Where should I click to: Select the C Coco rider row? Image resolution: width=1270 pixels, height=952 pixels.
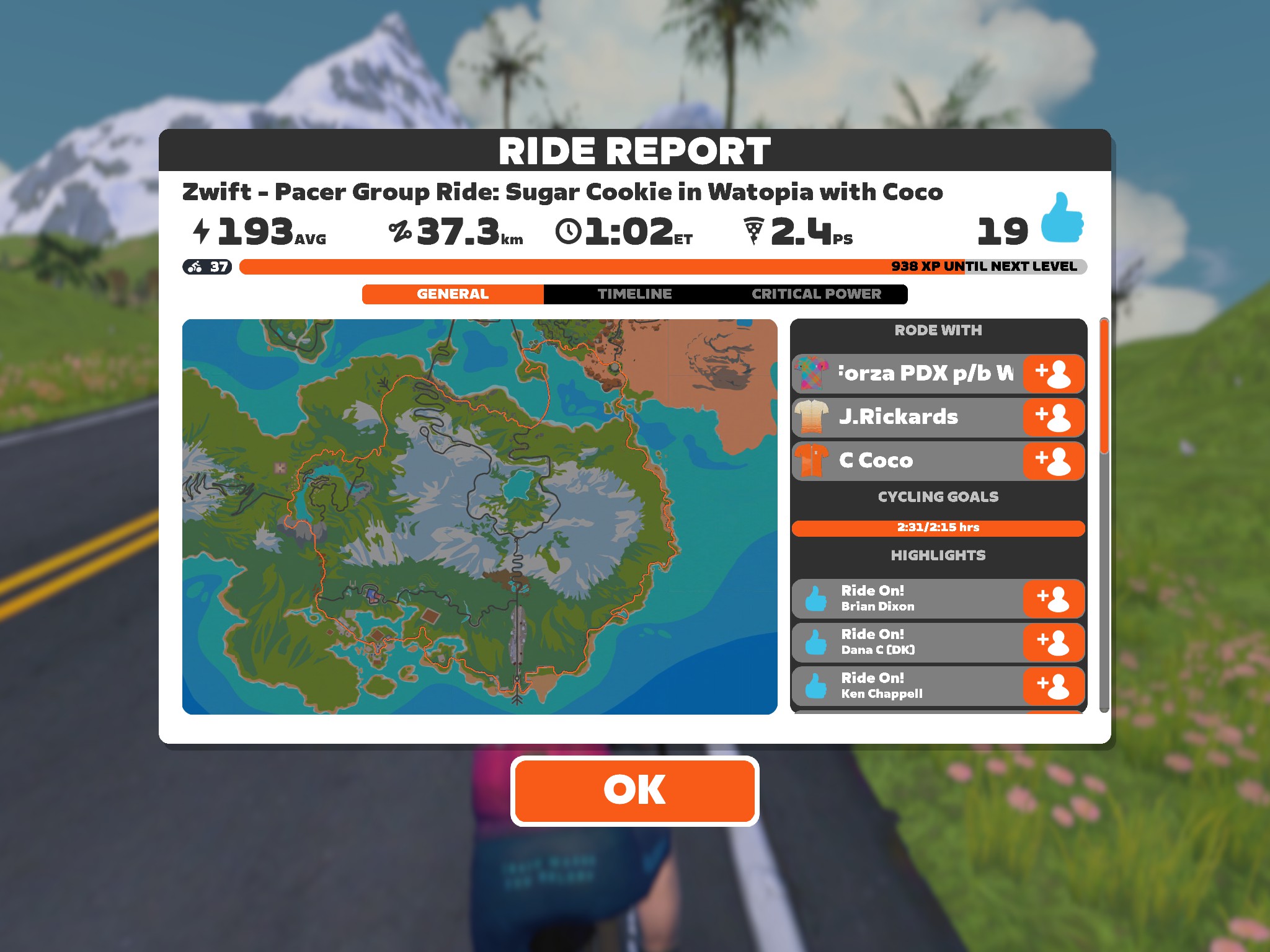907,461
